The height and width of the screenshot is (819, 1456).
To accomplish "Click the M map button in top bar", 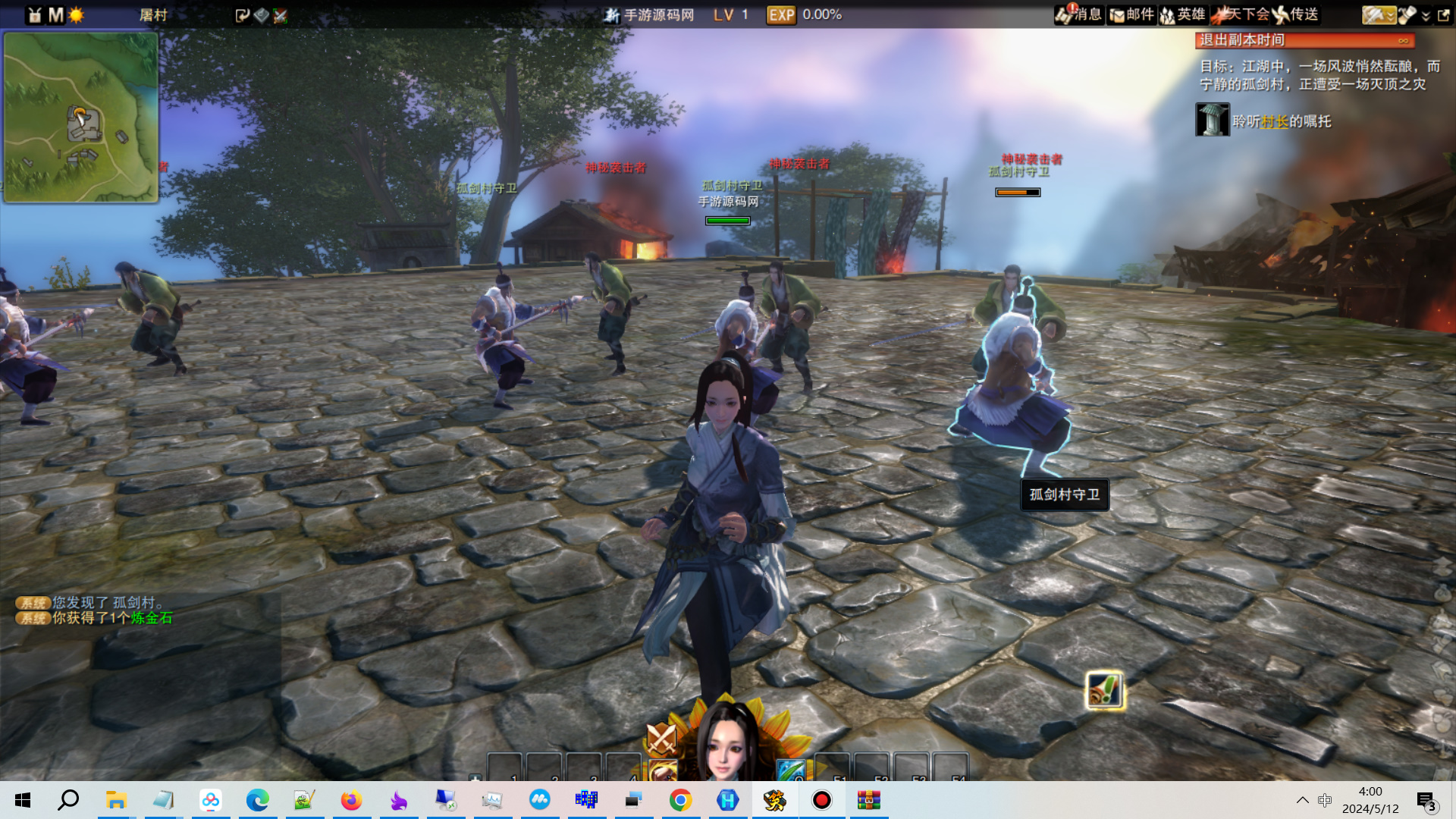I will pyautogui.click(x=55, y=15).
